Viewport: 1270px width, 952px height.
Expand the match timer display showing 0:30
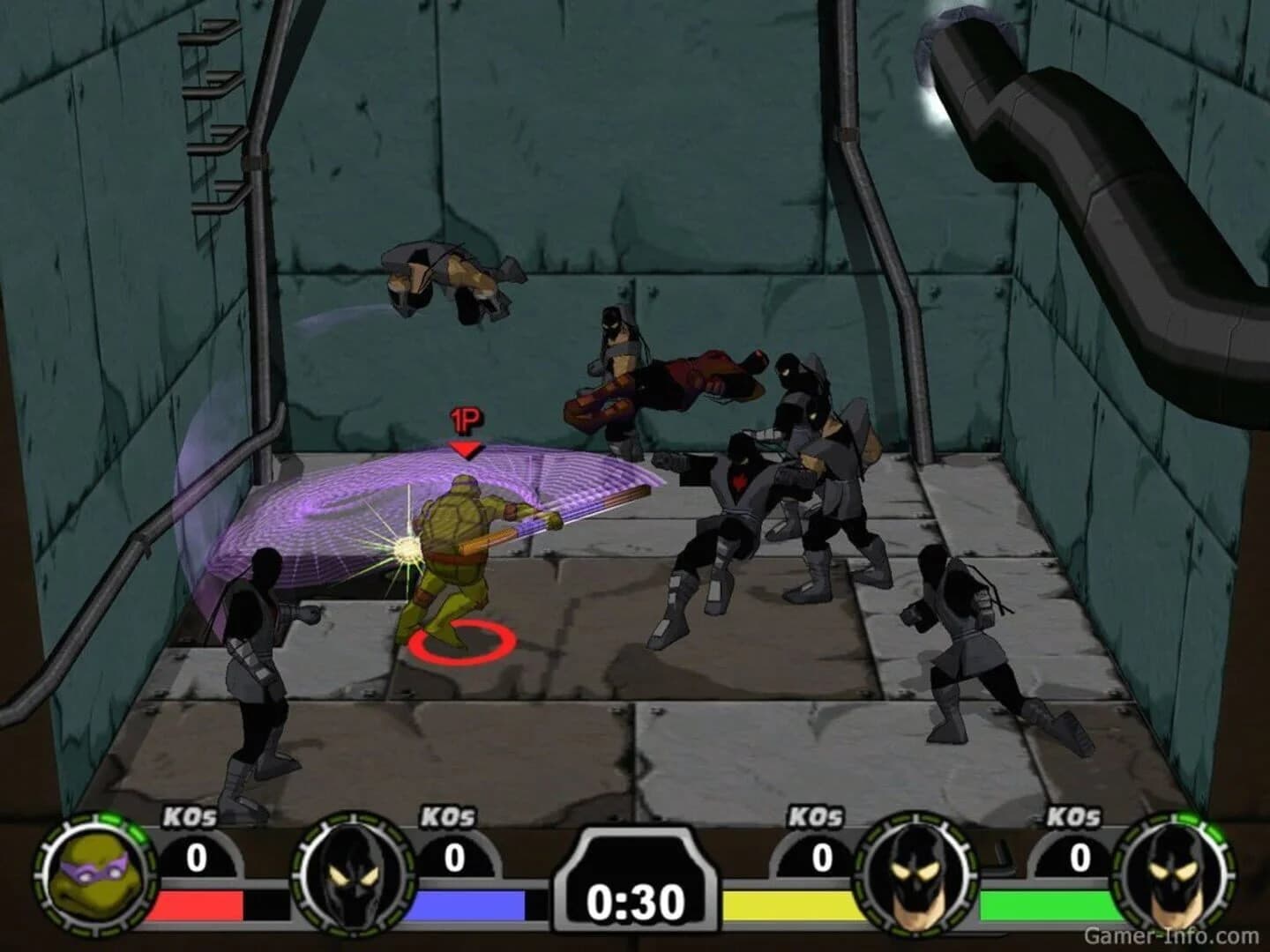[x=634, y=899]
